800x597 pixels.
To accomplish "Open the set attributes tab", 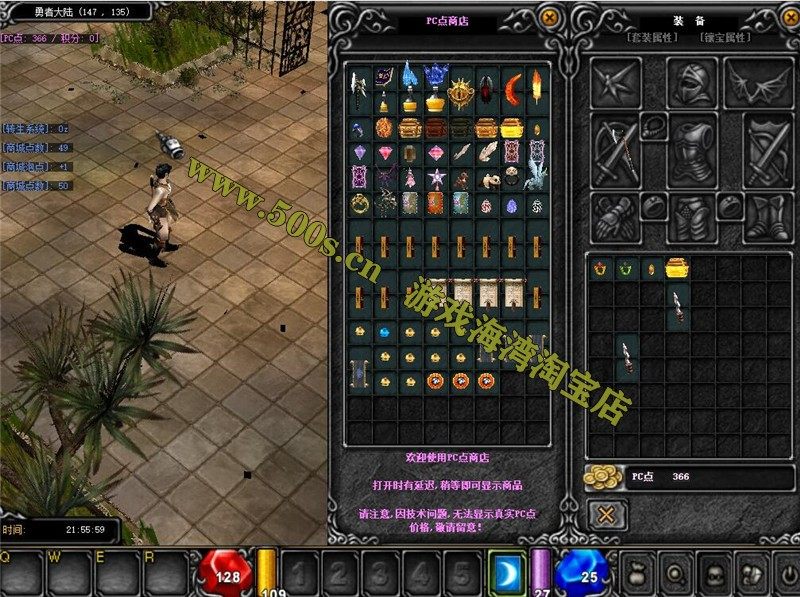I will tap(652, 37).
